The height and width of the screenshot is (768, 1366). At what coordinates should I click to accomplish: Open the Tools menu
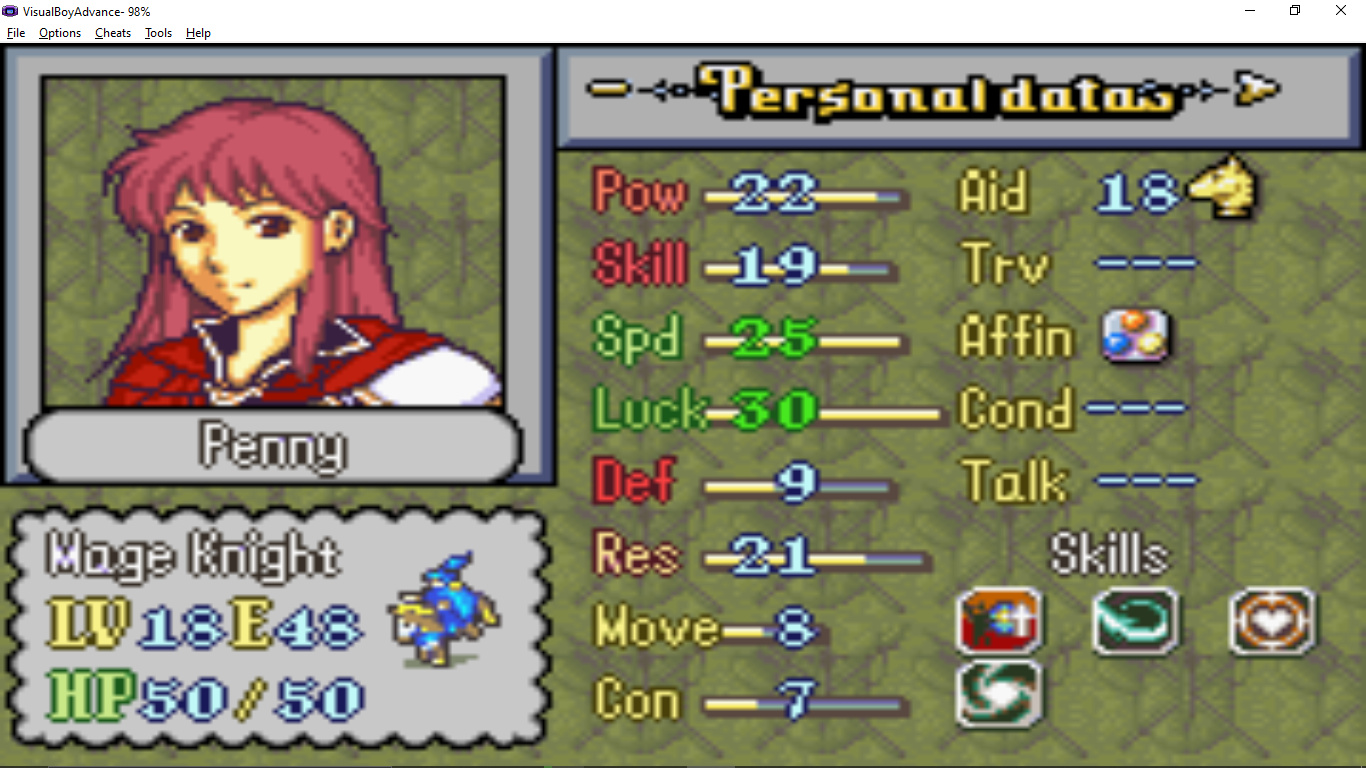[158, 33]
